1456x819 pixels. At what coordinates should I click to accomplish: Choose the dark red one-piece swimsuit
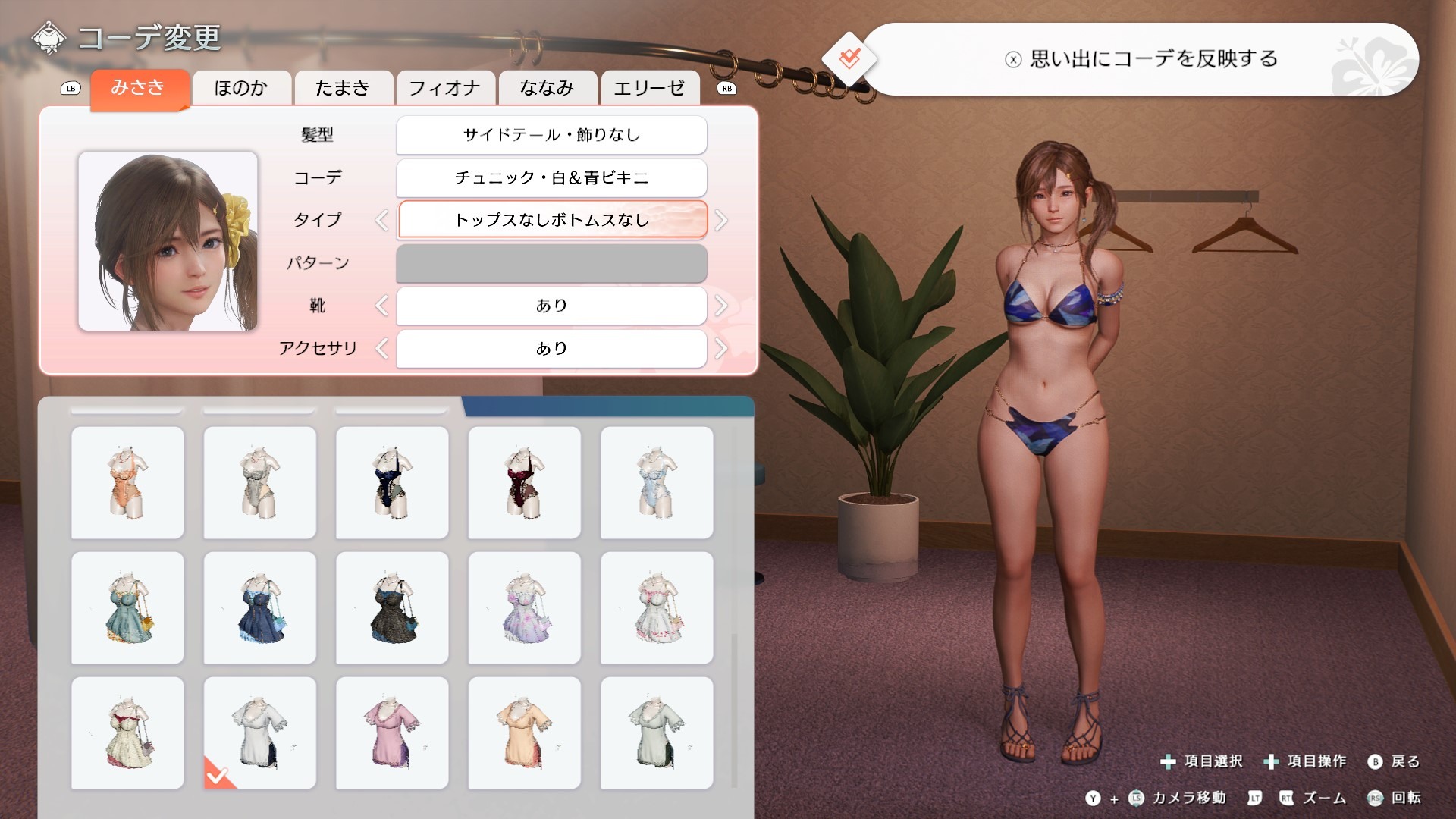pyautogui.click(x=524, y=482)
